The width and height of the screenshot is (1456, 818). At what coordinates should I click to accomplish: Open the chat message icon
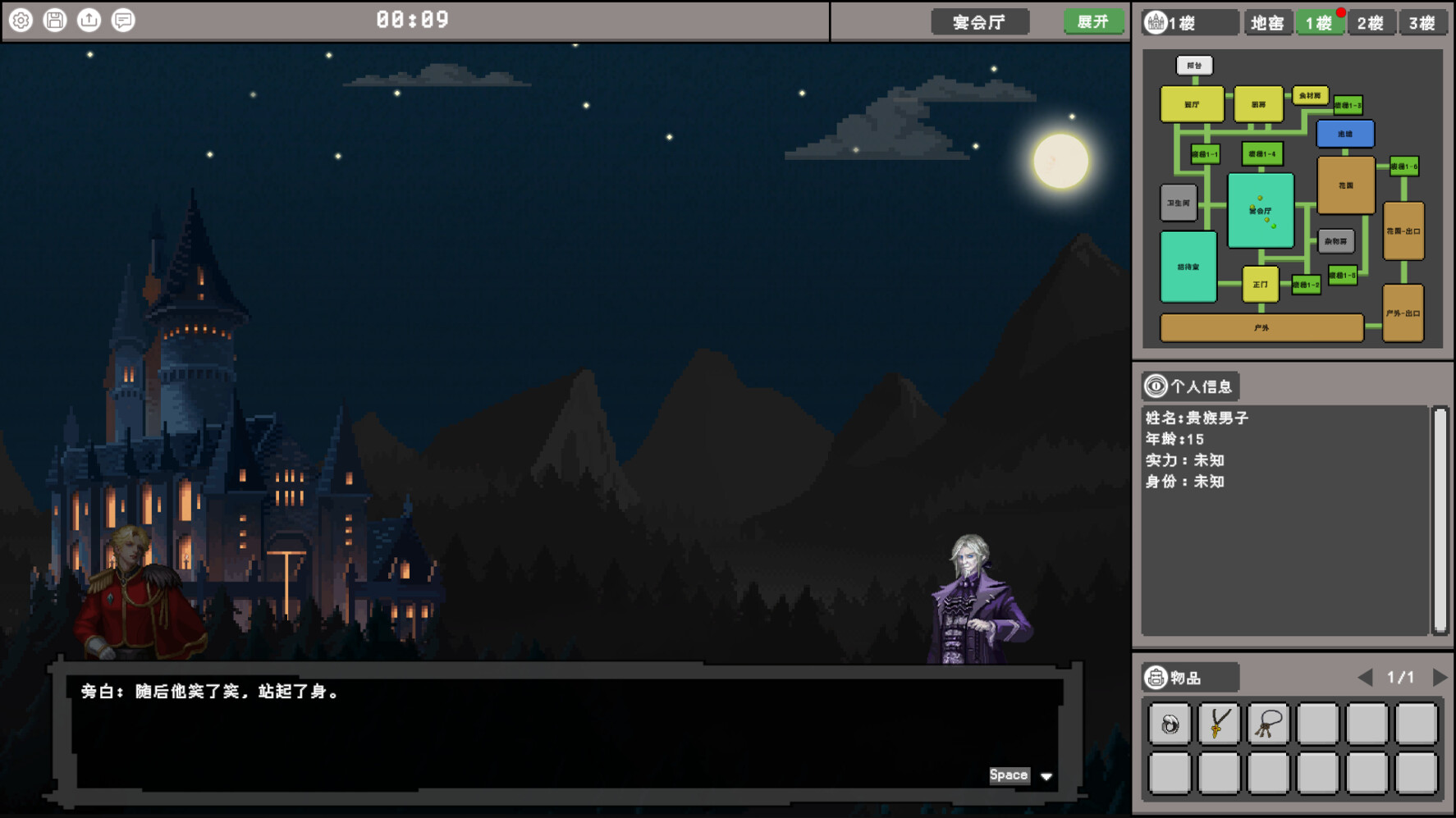tap(123, 20)
